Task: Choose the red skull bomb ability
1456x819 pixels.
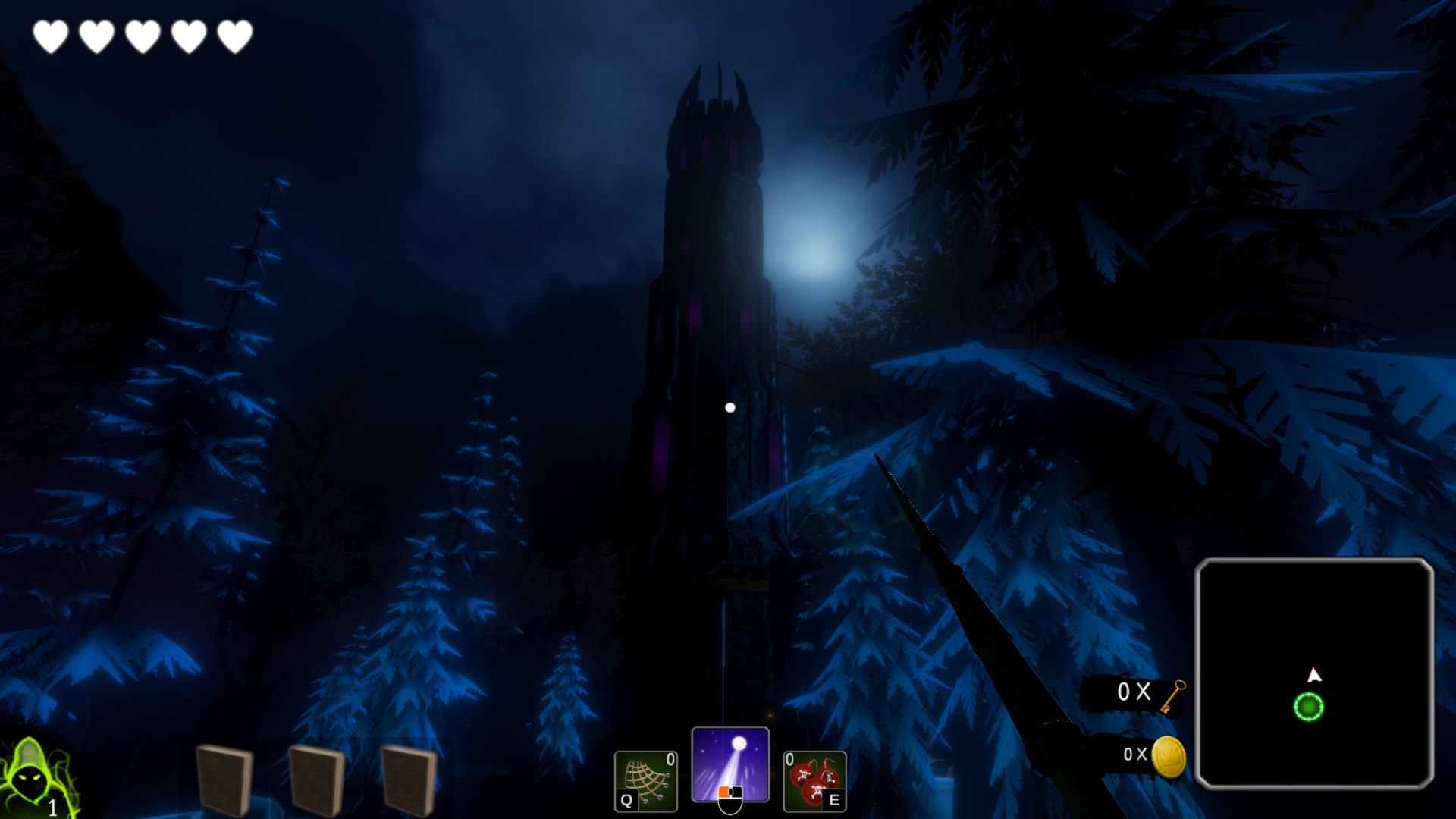Action: 814,780
